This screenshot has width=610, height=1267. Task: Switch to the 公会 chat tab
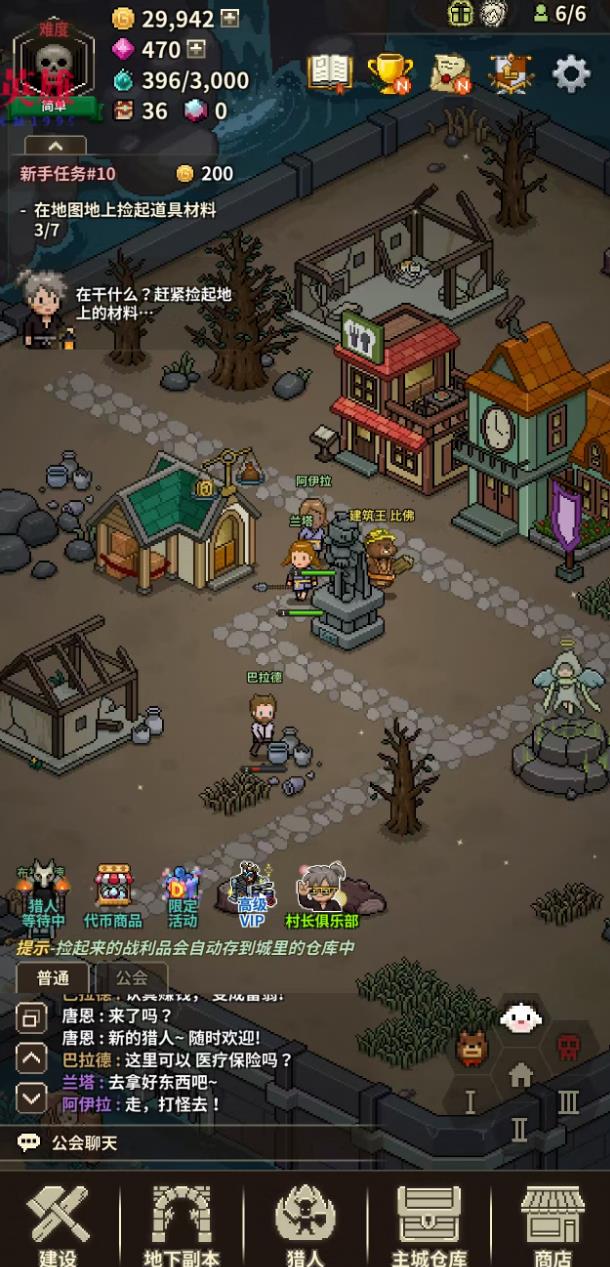point(131,977)
